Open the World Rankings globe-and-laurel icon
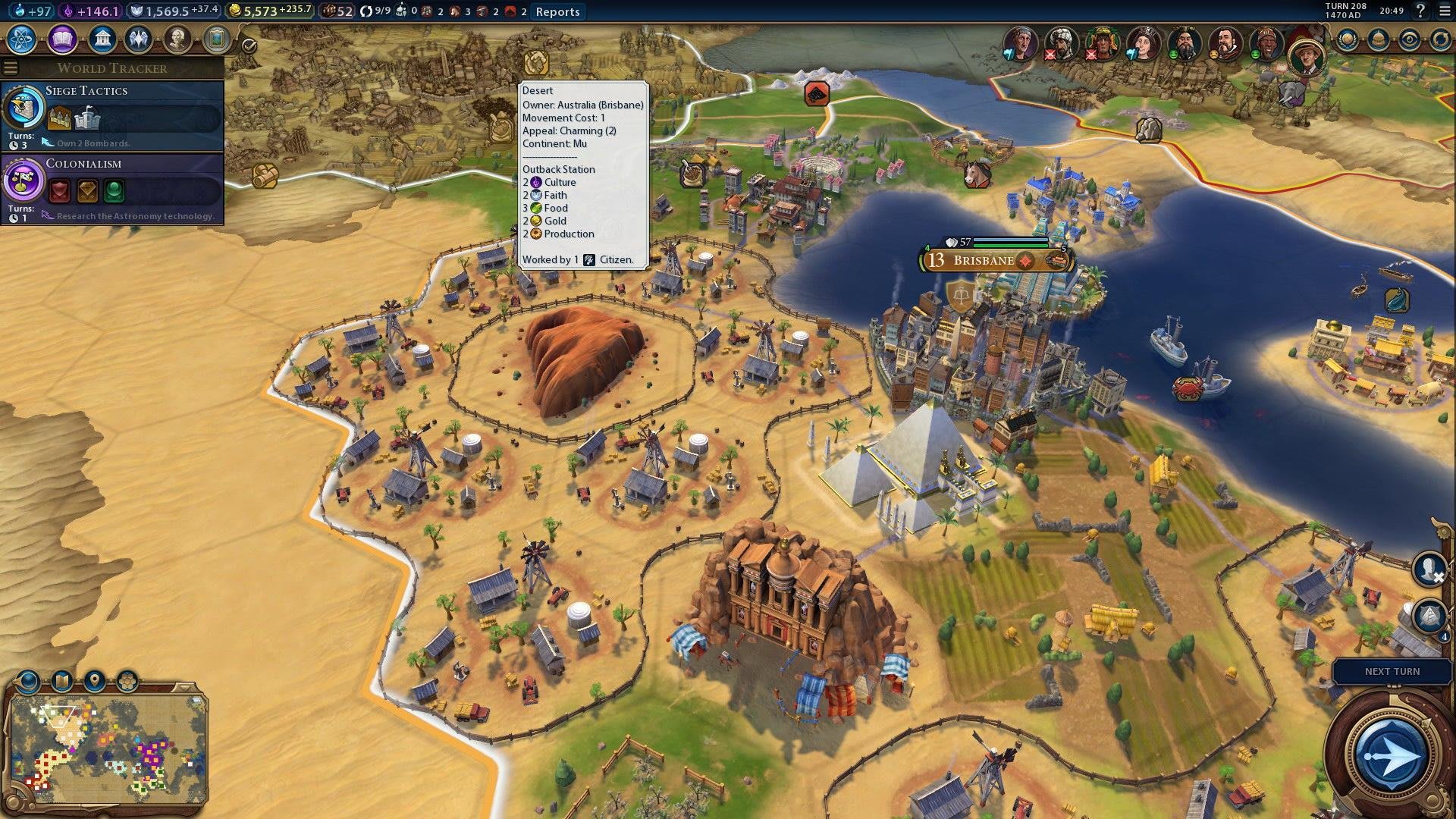The width and height of the screenshot is (1456, 819). click(x=1348, y=39)
